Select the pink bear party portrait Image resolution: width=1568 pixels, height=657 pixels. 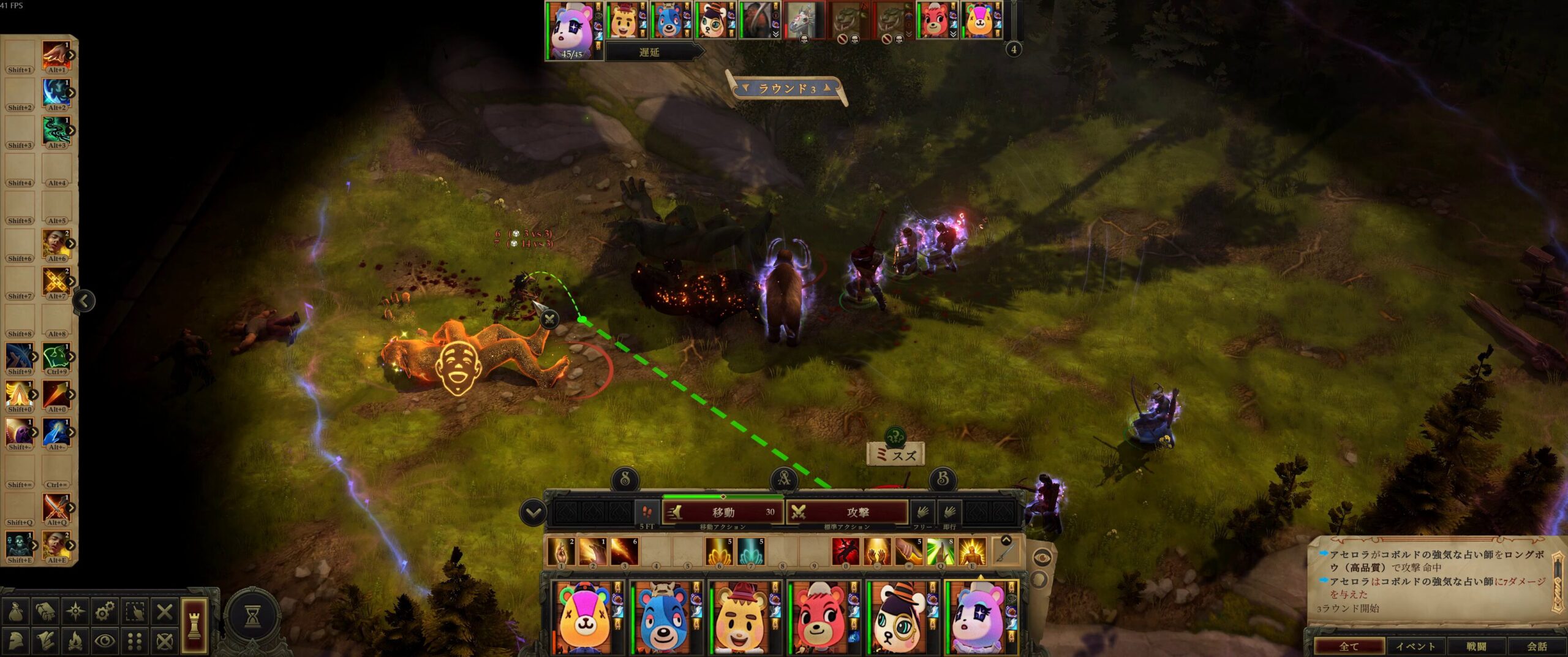pos(820,616)
